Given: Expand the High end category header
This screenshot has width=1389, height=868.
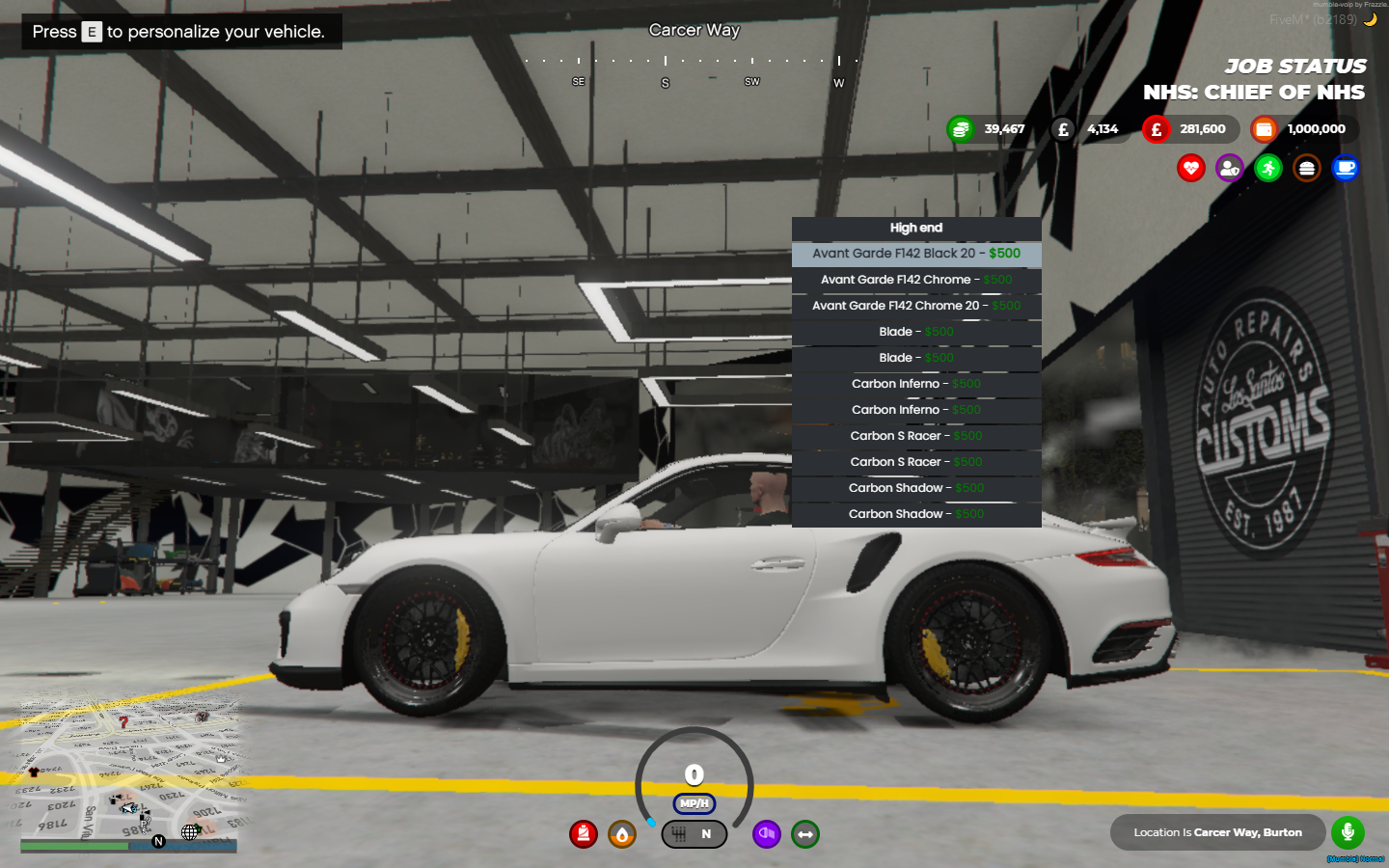Looking at the screenshot, I should tap(916, 228).
